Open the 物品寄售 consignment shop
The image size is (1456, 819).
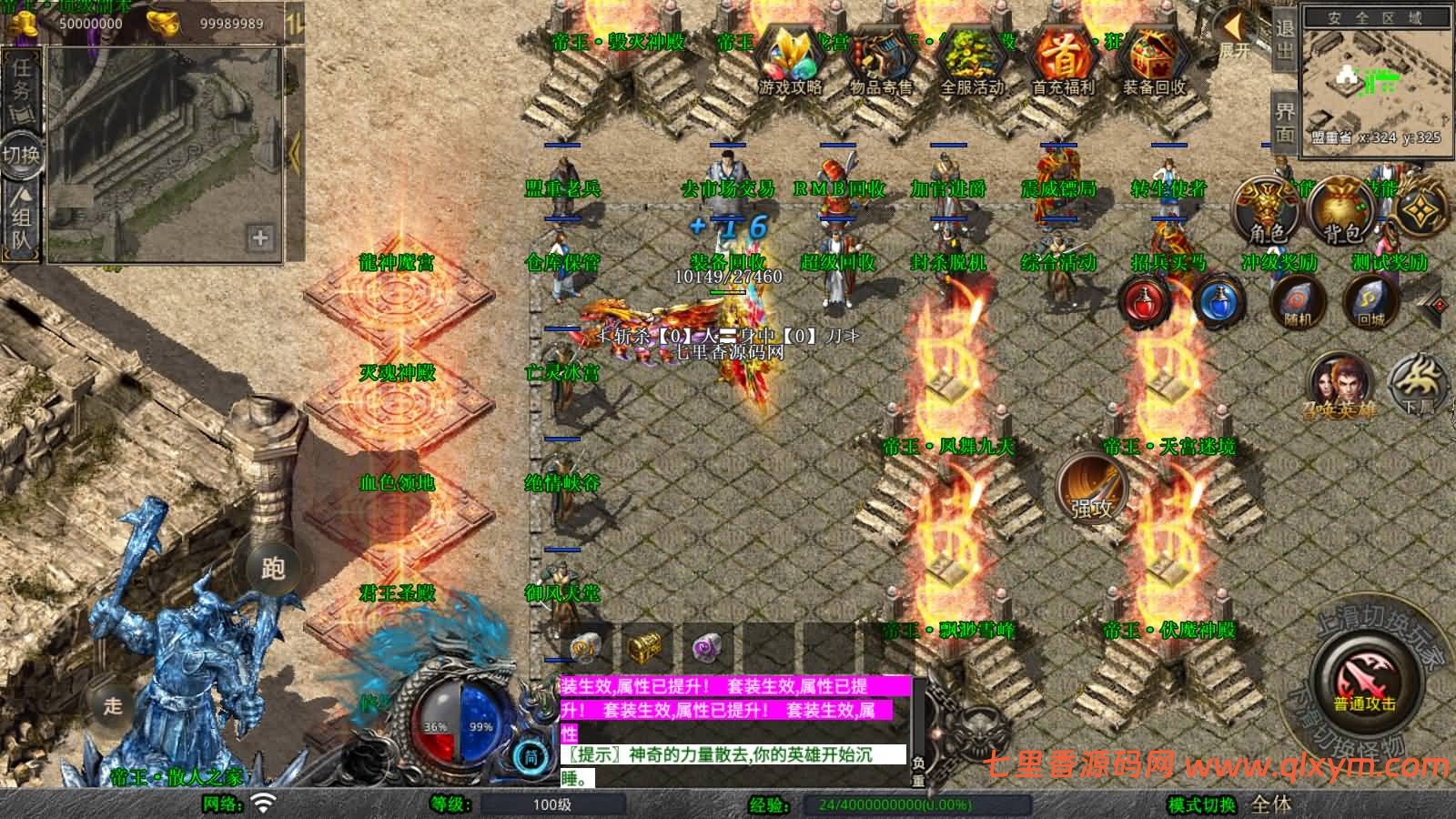pos(881,60)
